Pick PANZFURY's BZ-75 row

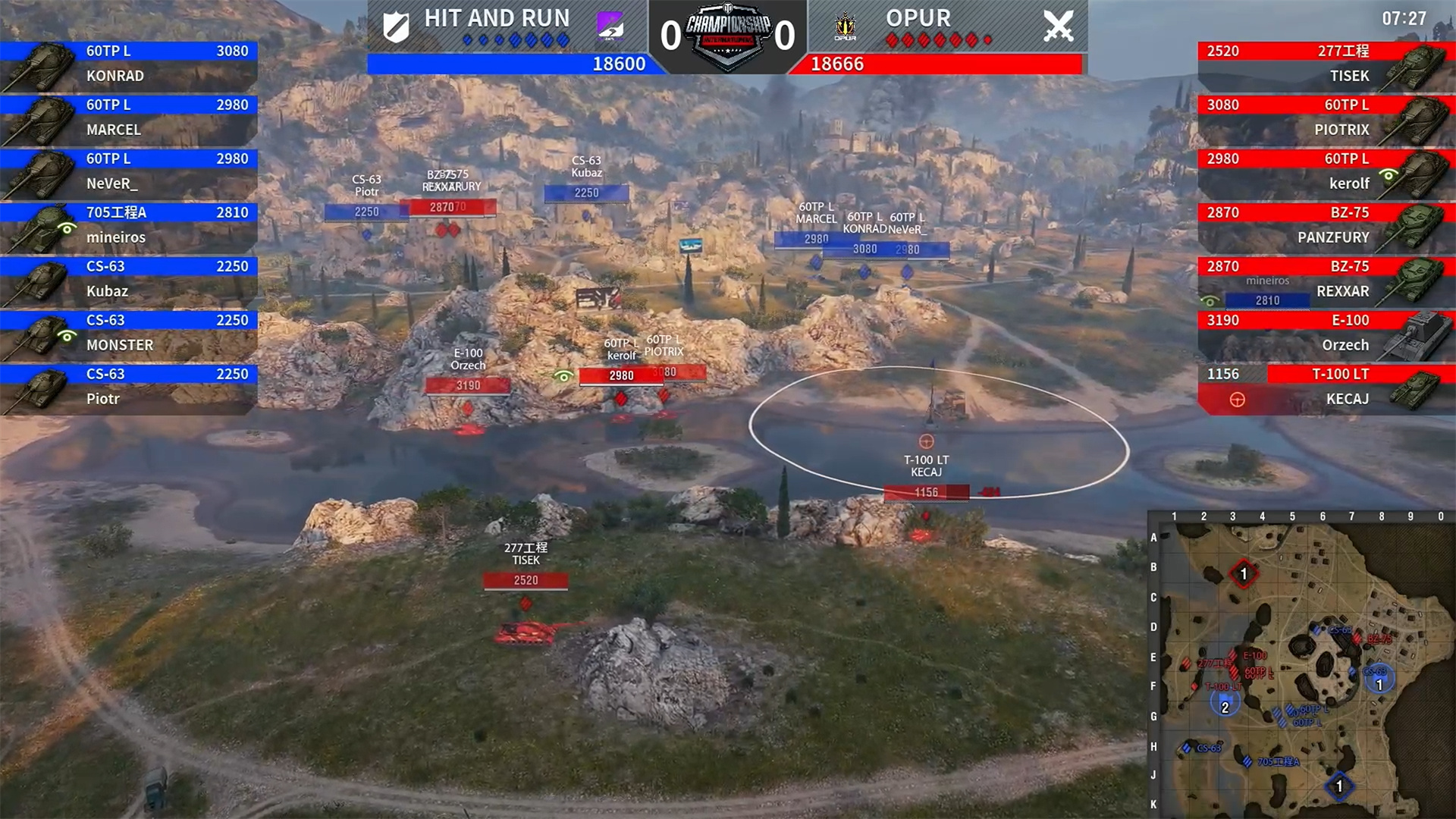1326,225
